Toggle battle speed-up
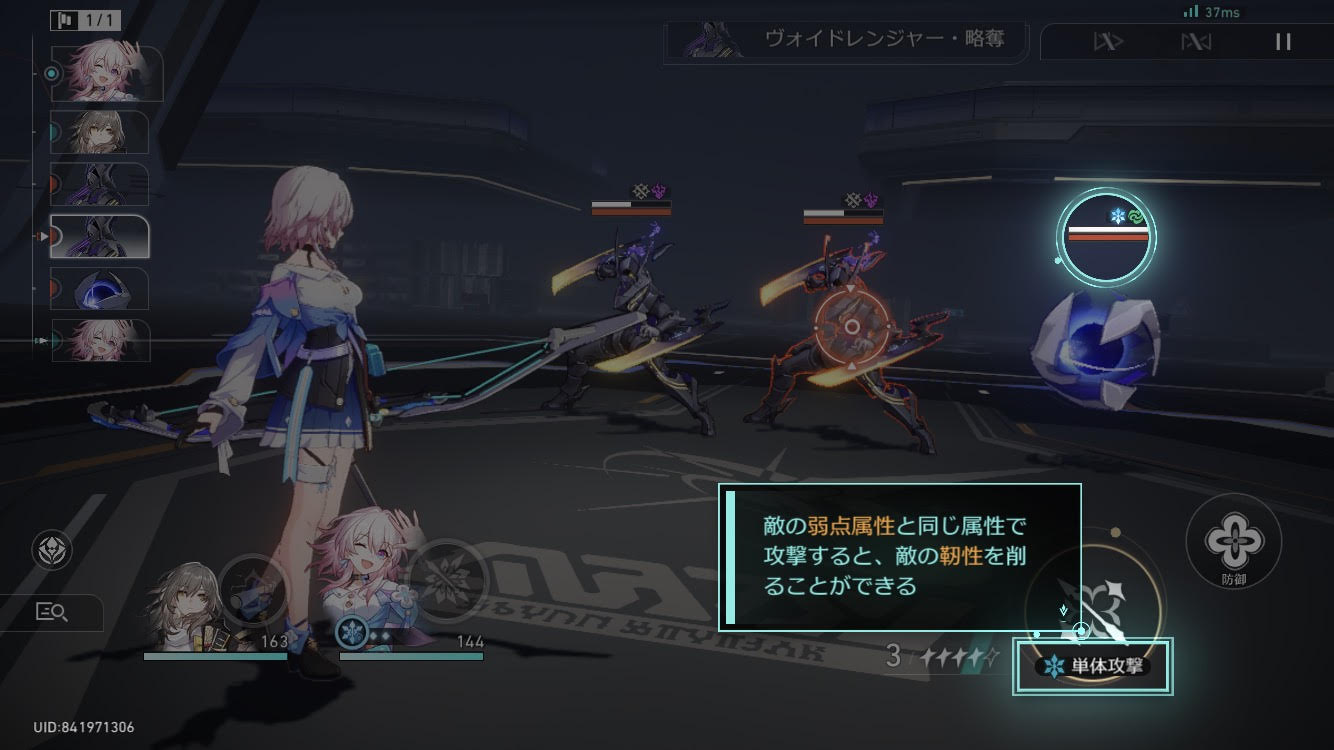Viewport: 1334px width, 750px height. 1107,42
